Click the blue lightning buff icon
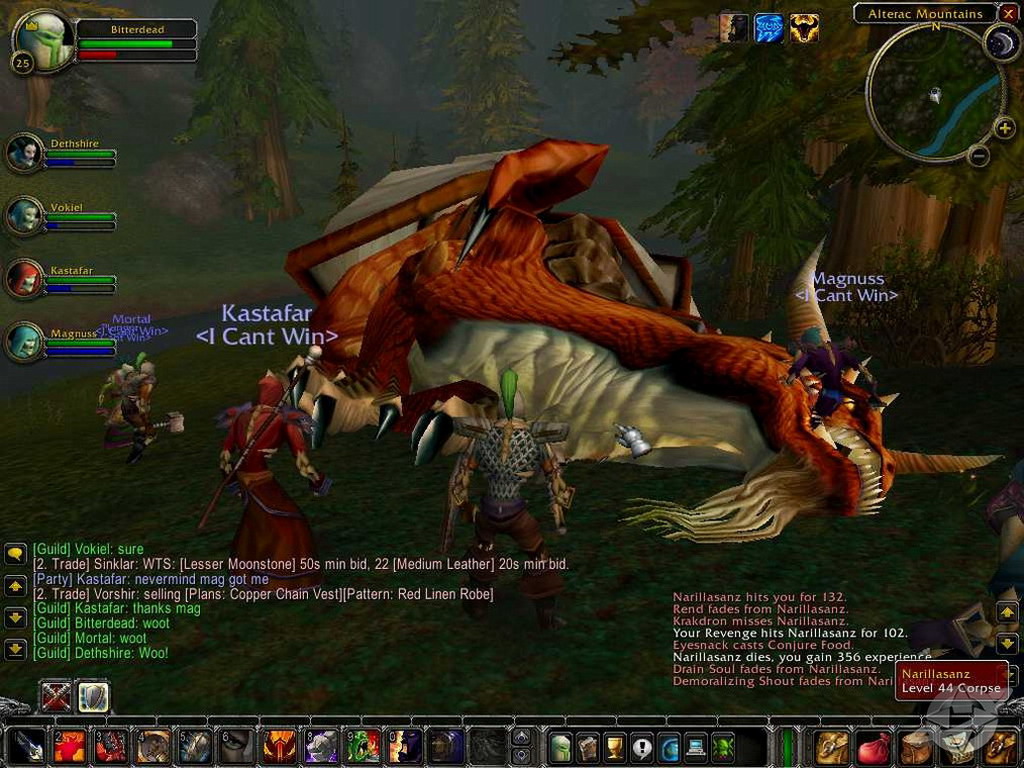1024x768 pixels. [x=769, y=28]
